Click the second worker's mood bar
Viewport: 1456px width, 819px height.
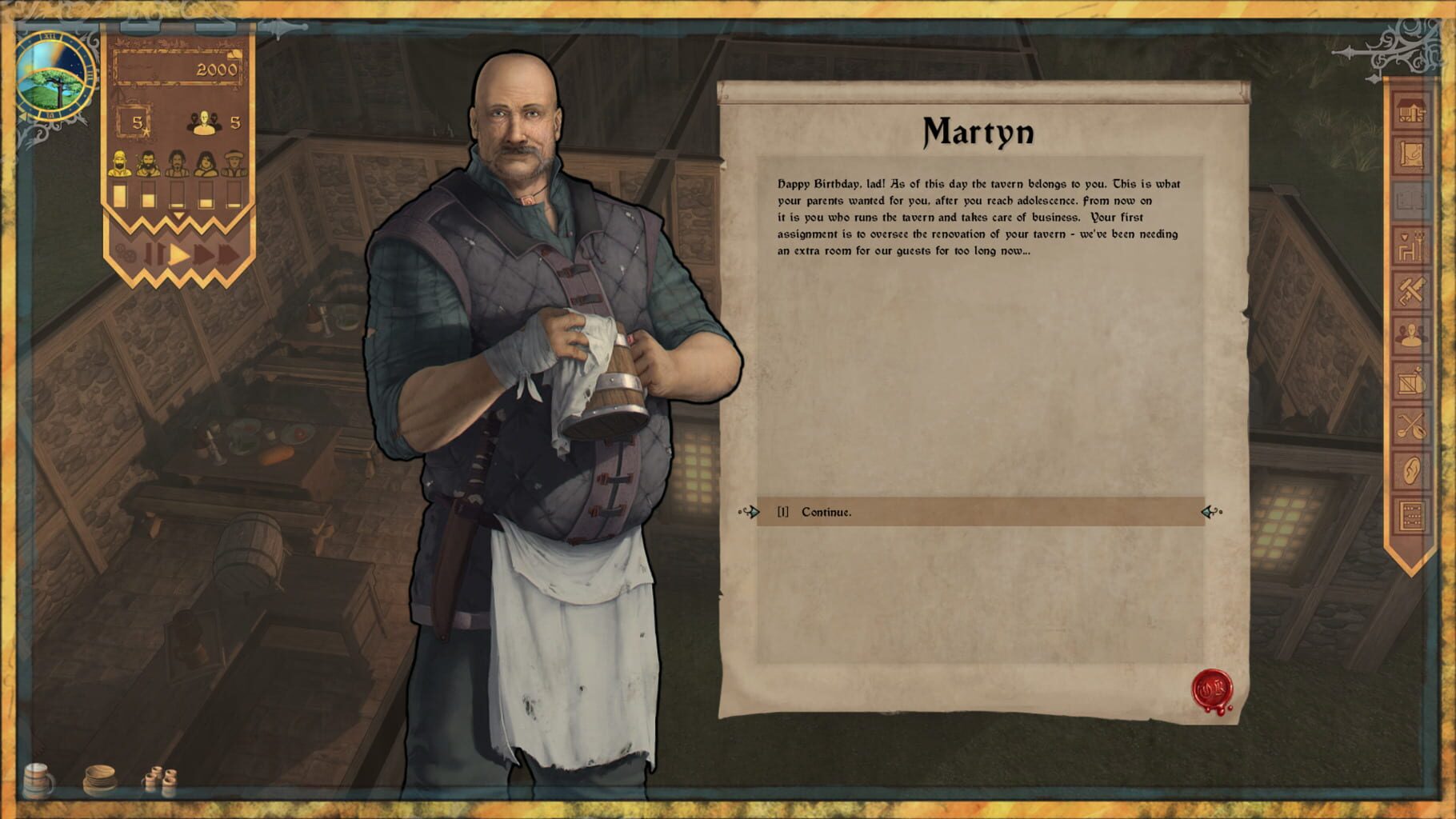[150, 197]
